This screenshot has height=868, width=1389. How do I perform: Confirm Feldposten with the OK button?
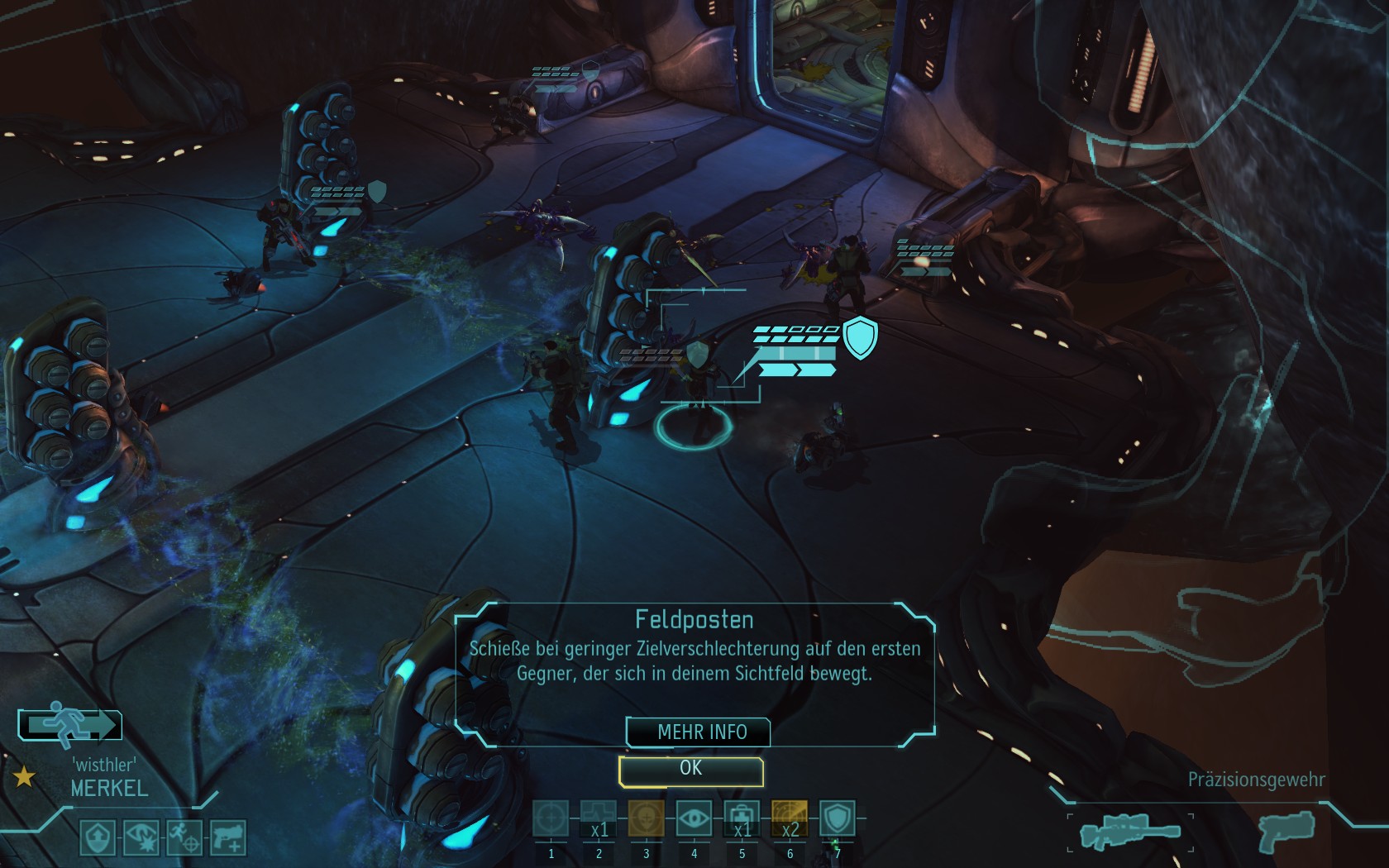[690, 770]
